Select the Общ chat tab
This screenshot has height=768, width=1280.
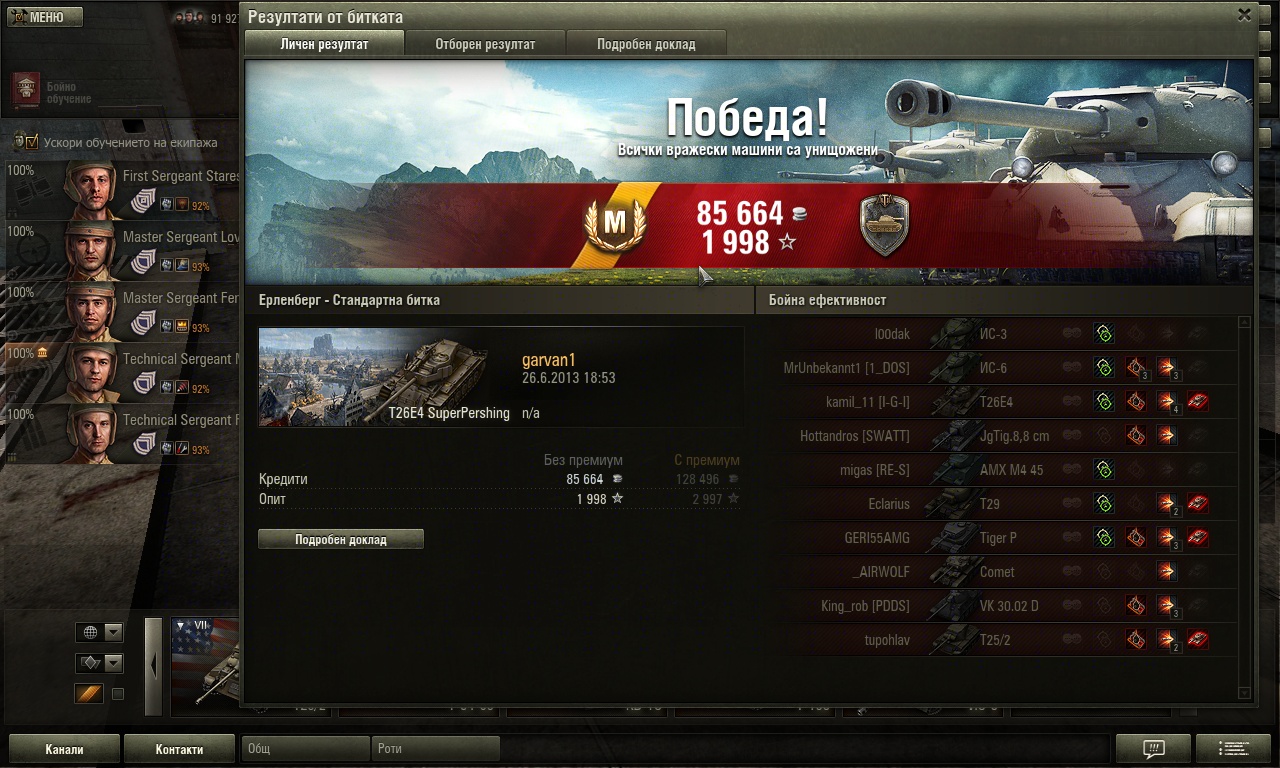[305, 749]
